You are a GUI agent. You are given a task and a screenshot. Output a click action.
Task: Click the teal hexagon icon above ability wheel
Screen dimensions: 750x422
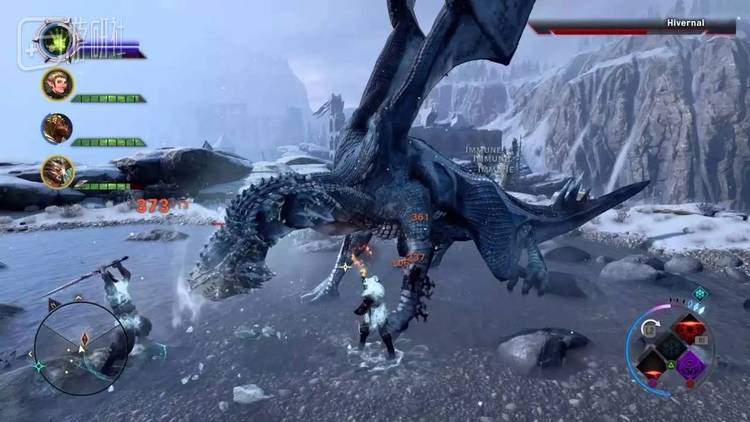(x=701, y=293)
